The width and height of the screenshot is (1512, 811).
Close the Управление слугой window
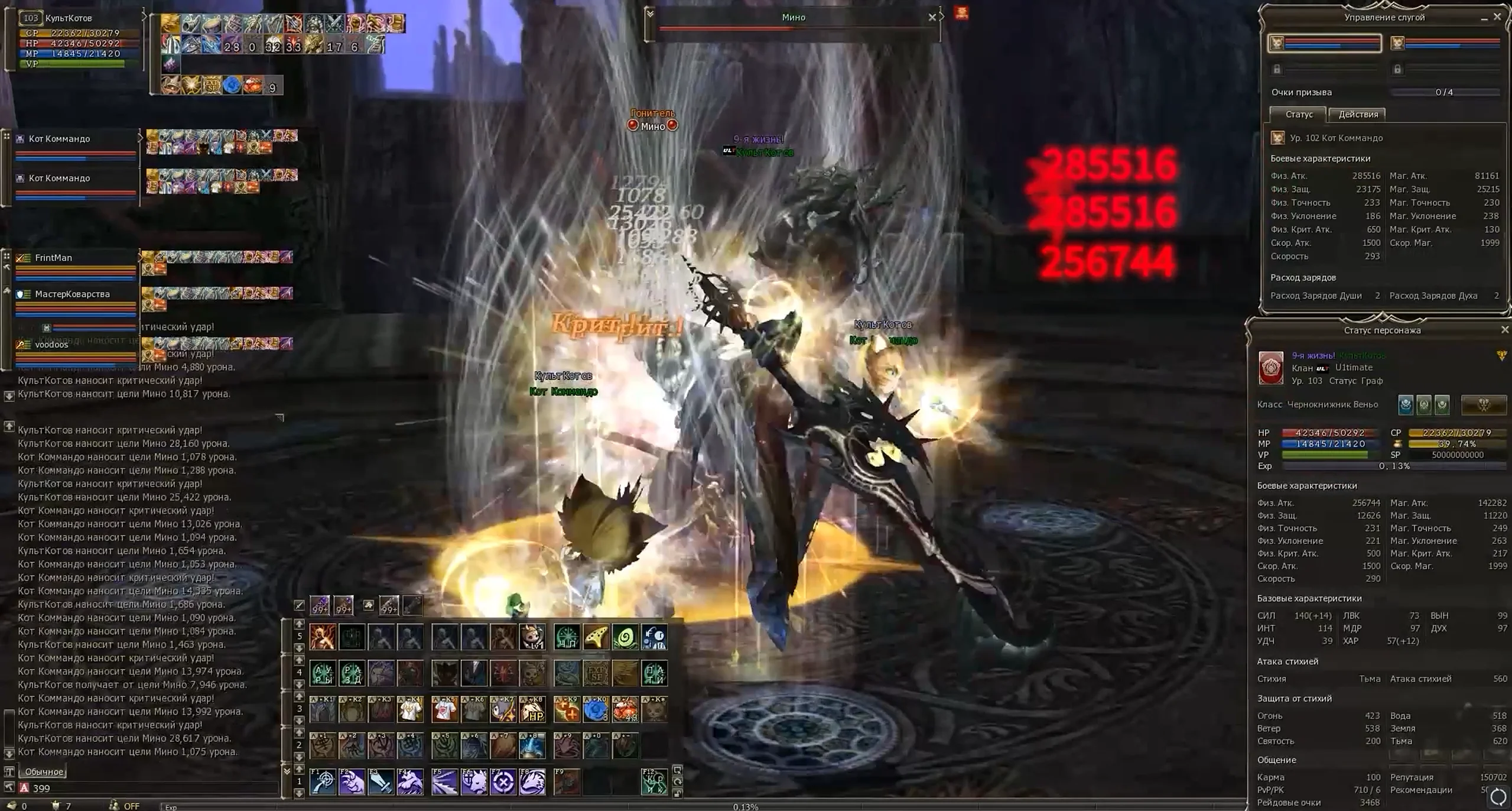pyautogui.click(x=1497, y=17)
